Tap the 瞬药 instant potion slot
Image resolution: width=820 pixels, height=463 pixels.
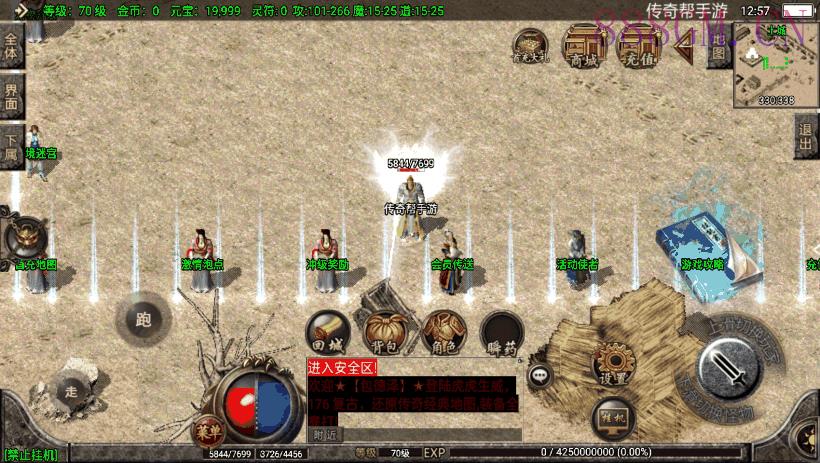(x=501, y=332)
